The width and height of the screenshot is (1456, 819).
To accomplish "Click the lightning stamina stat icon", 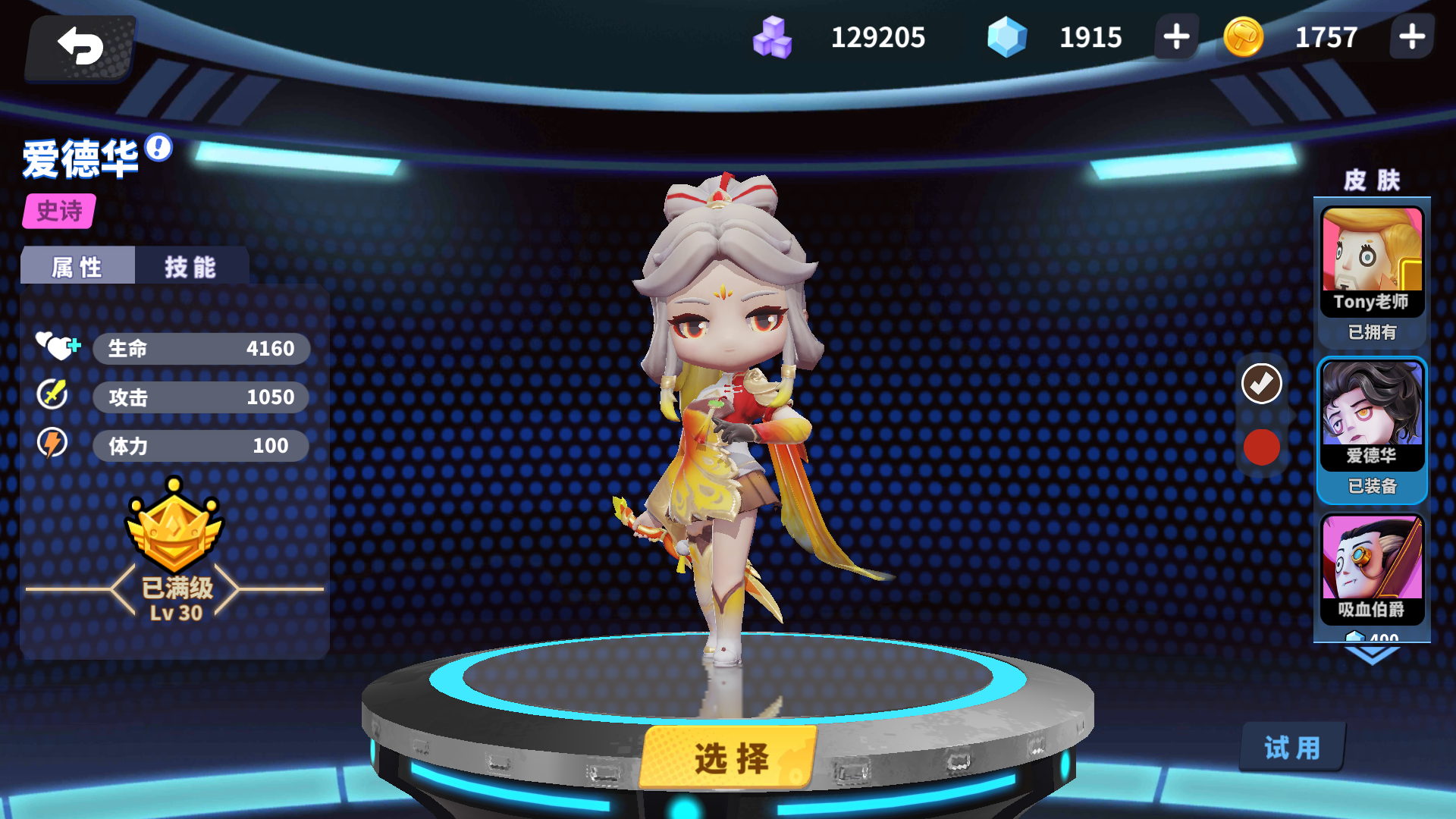I will [52, 445].
